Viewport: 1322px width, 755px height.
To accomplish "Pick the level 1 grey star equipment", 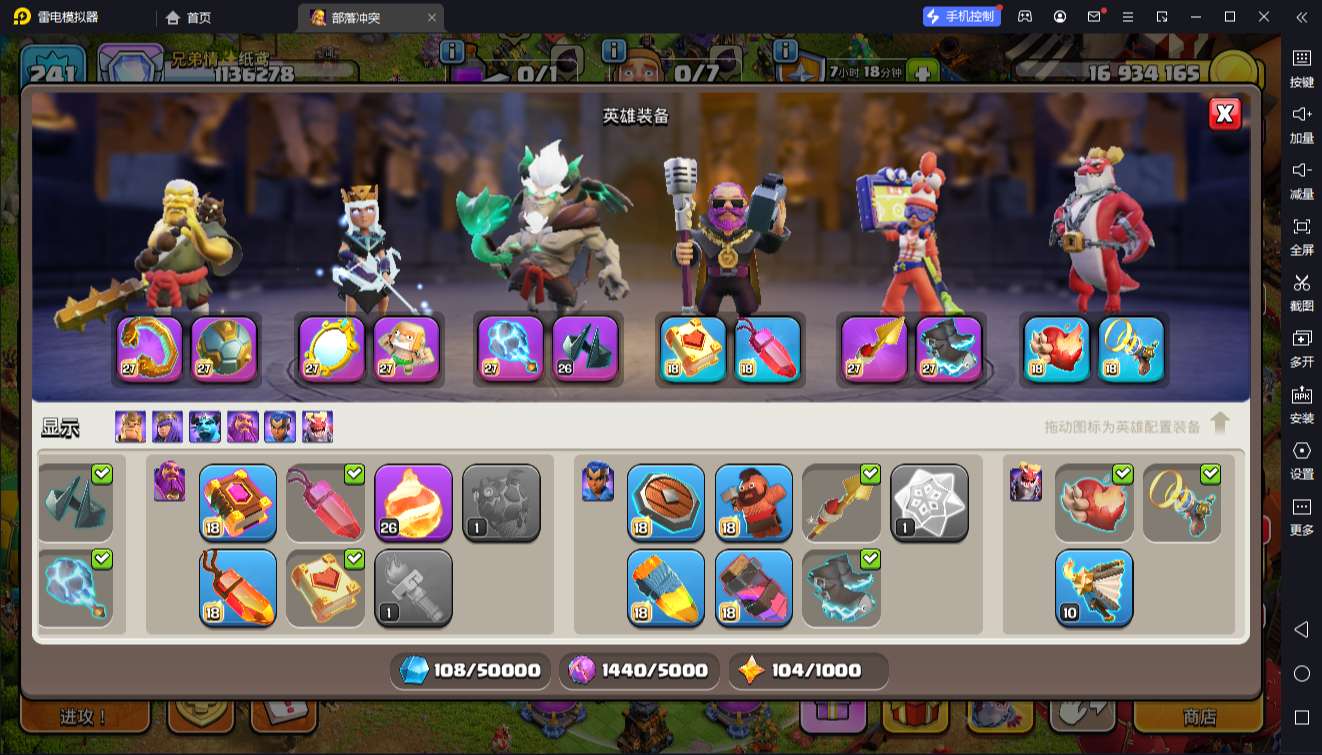I will (929, 502).
